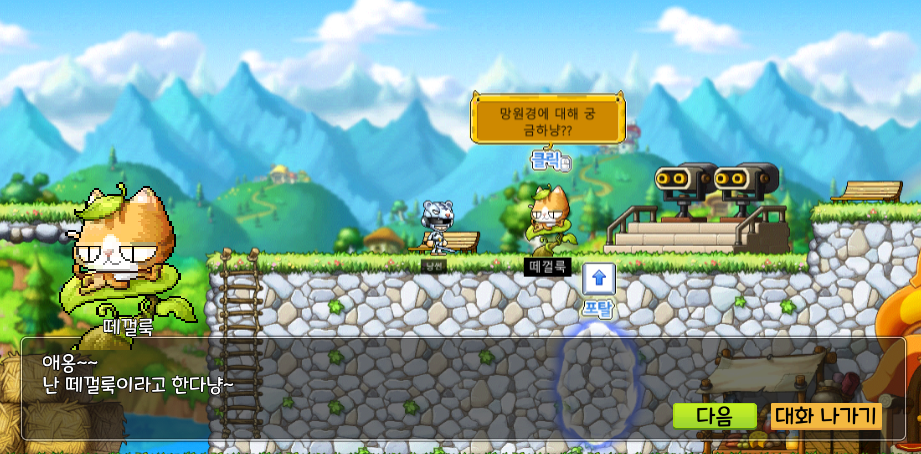This screenshot has width=921, height=454.
Task: Continue dialogue with the 다음 button
Action: (714, 416)
